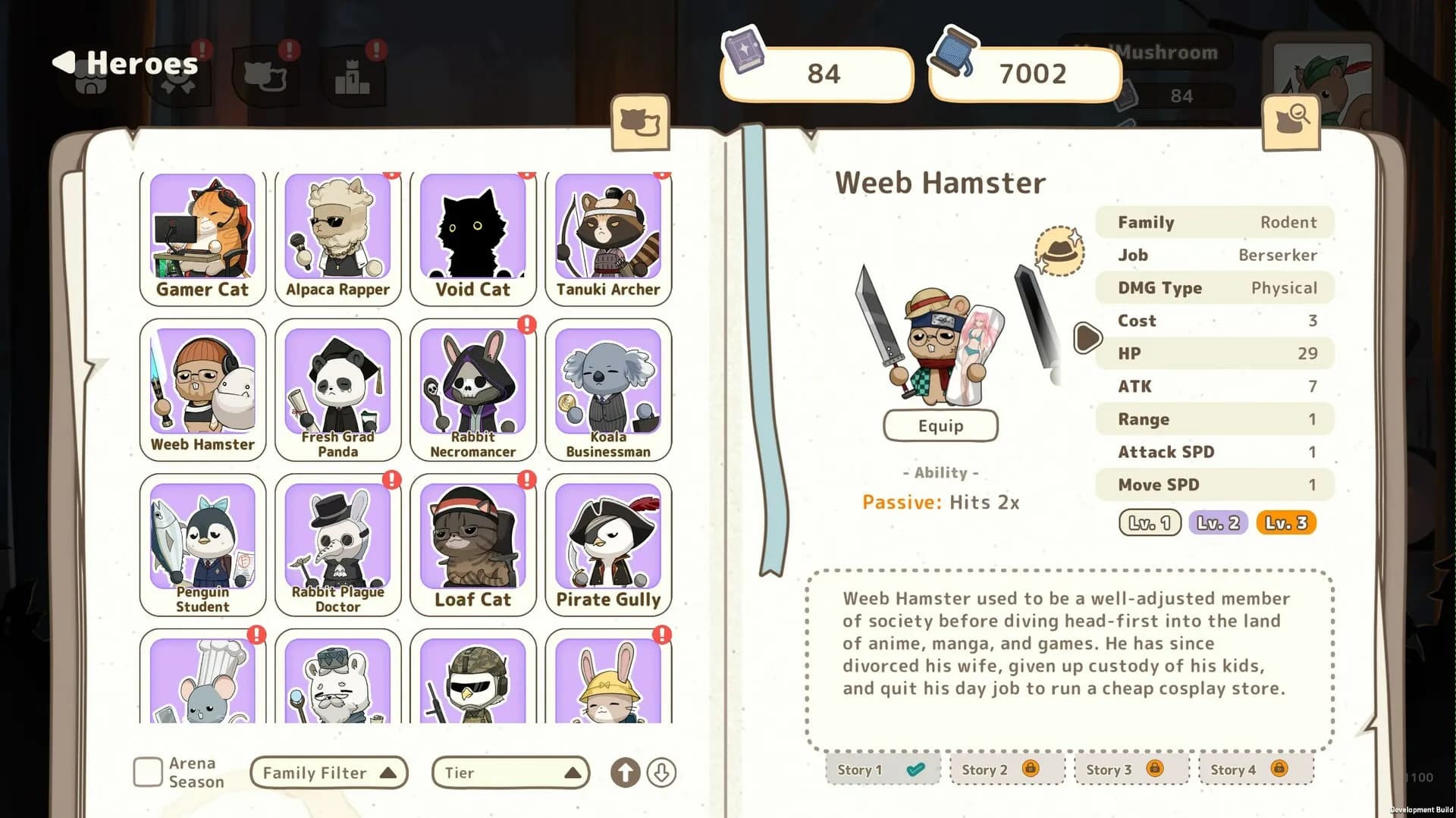1456x818 pixels.
Task: Enable the Arena Season checkbox
Action: click(x=147, y=772)
